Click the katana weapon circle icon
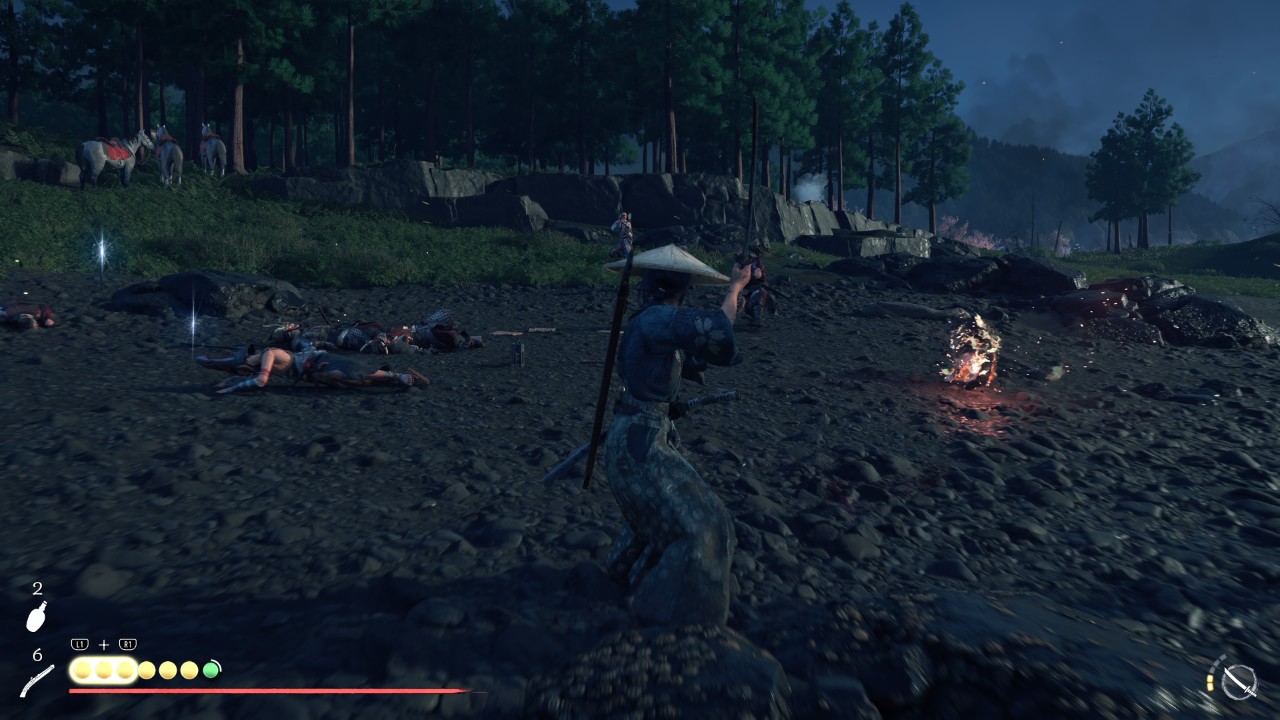 point(1239,681)
